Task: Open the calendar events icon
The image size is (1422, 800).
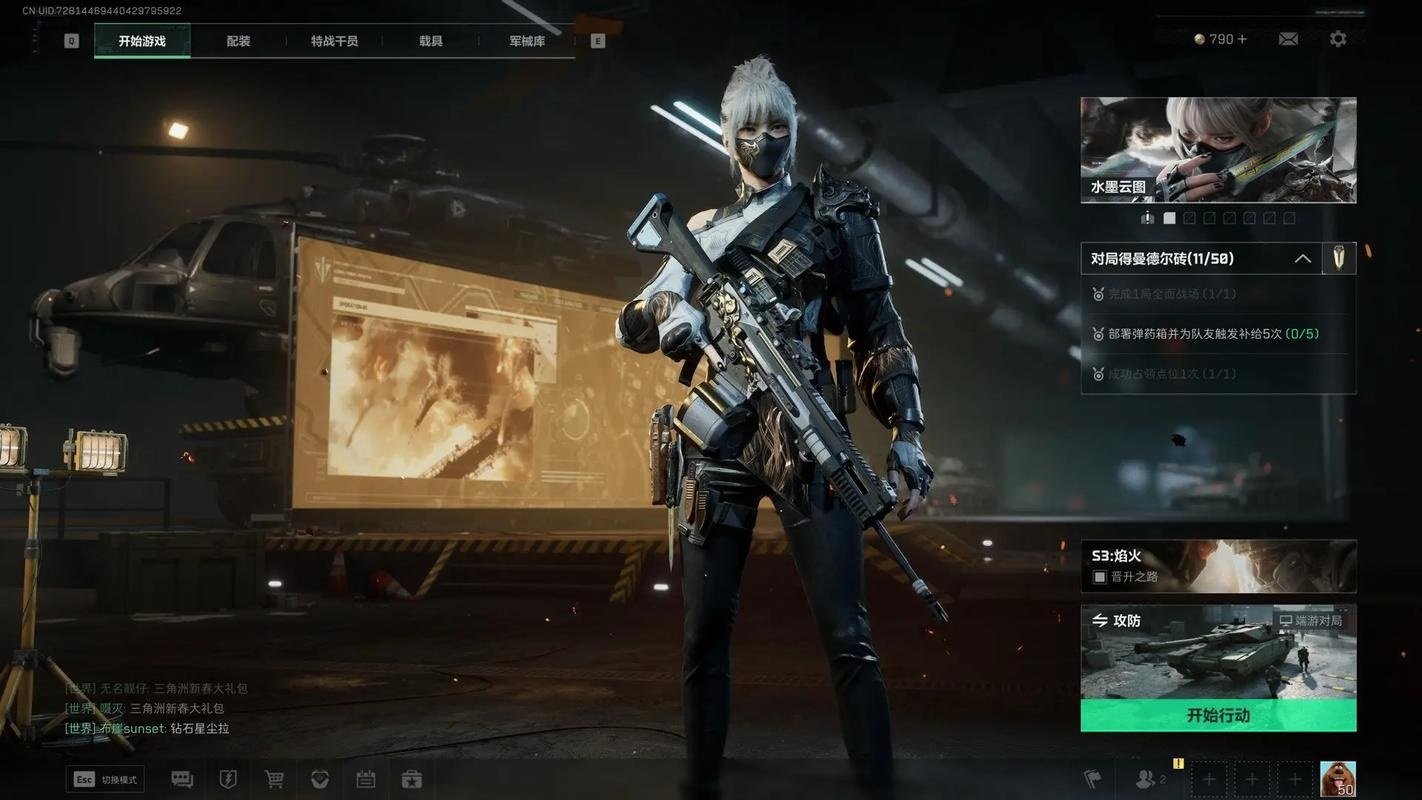Action: [x=366, y=780]
